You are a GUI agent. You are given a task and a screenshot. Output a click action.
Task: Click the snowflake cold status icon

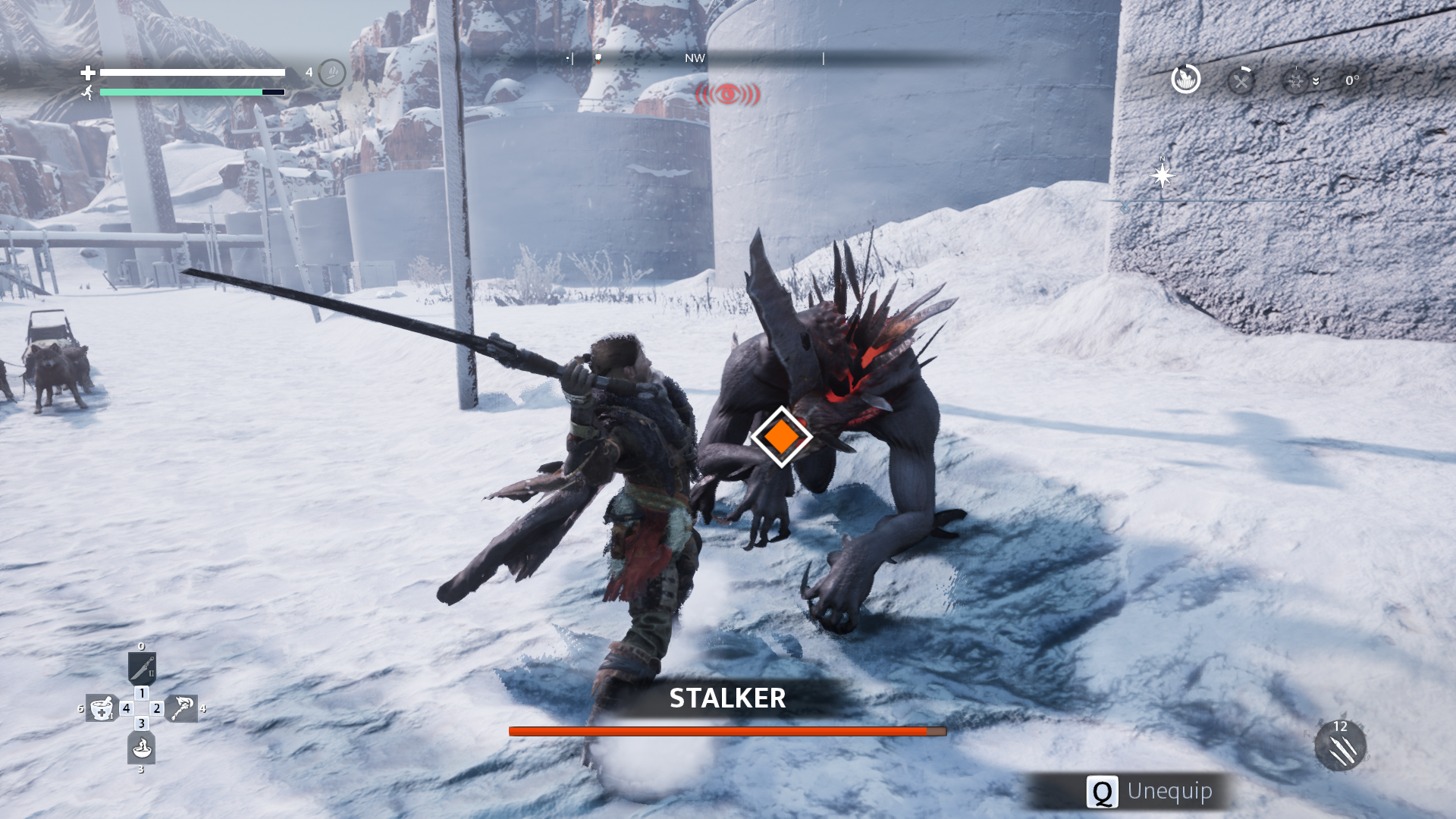pyautogui.click(x=1295, y=80)
